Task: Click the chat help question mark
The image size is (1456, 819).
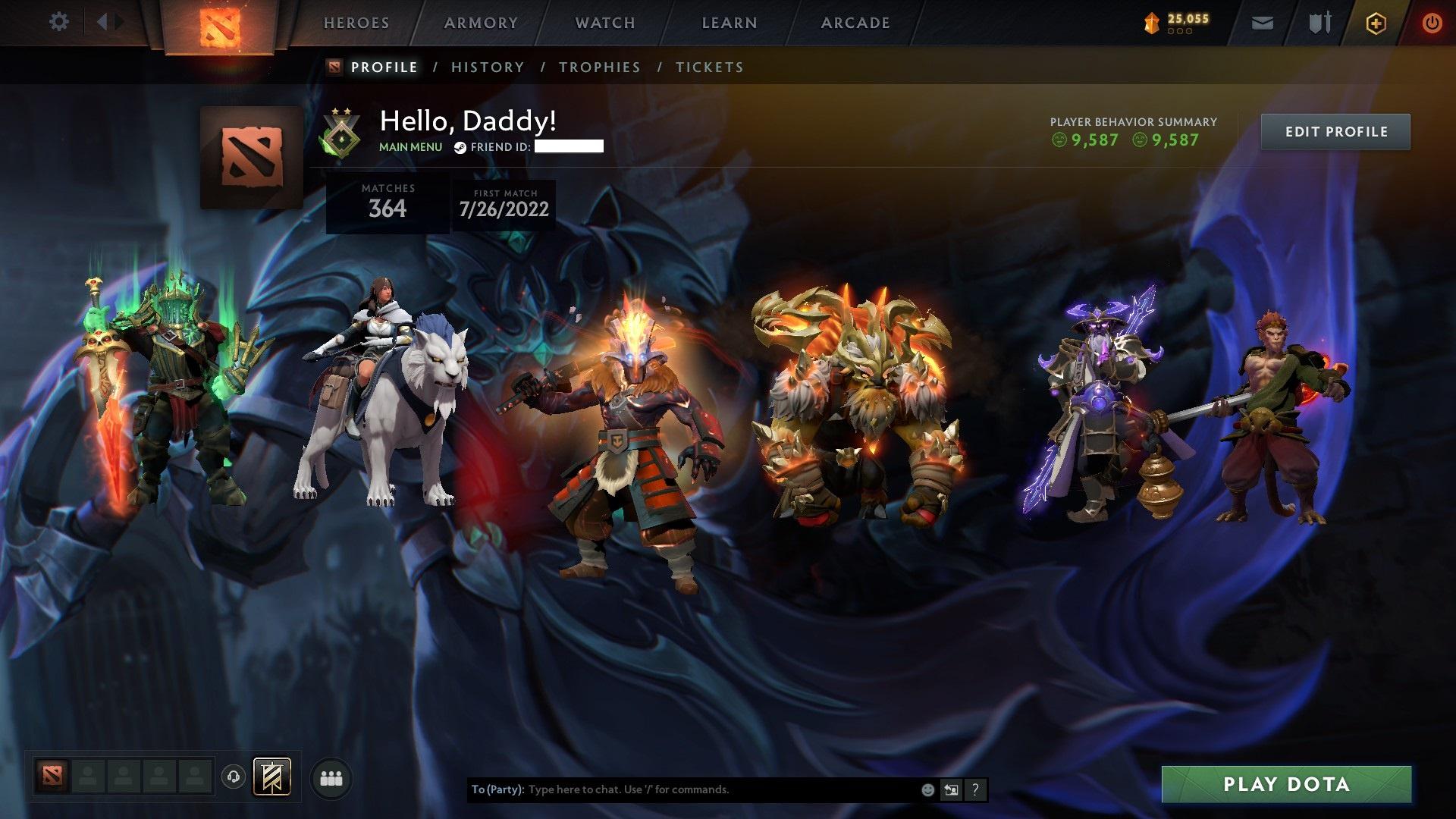Action: 975,789
